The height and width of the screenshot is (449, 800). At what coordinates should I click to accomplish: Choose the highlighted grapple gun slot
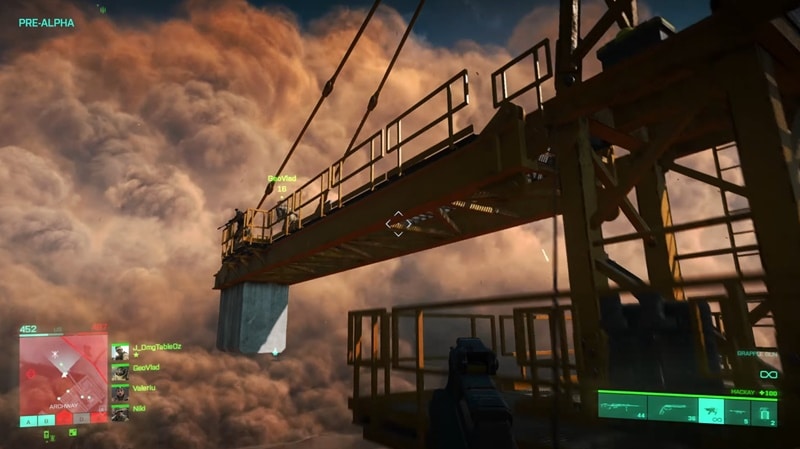tap(711, 407)
